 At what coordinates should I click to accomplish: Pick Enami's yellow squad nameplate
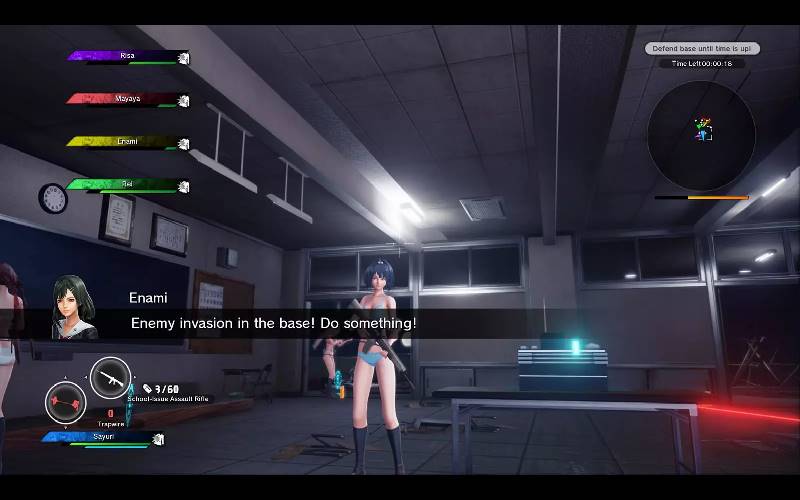coord(127,142)
